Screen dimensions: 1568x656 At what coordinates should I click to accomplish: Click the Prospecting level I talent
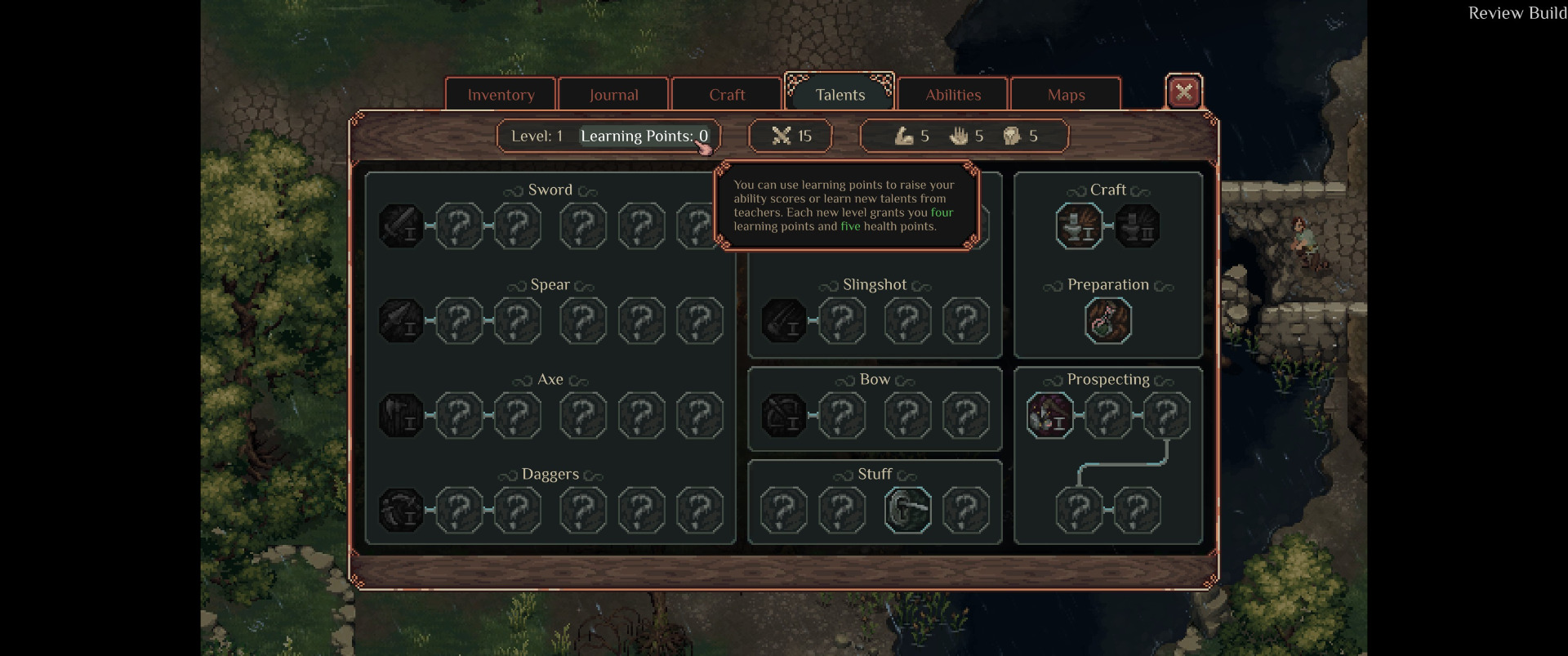(1049, 415)
